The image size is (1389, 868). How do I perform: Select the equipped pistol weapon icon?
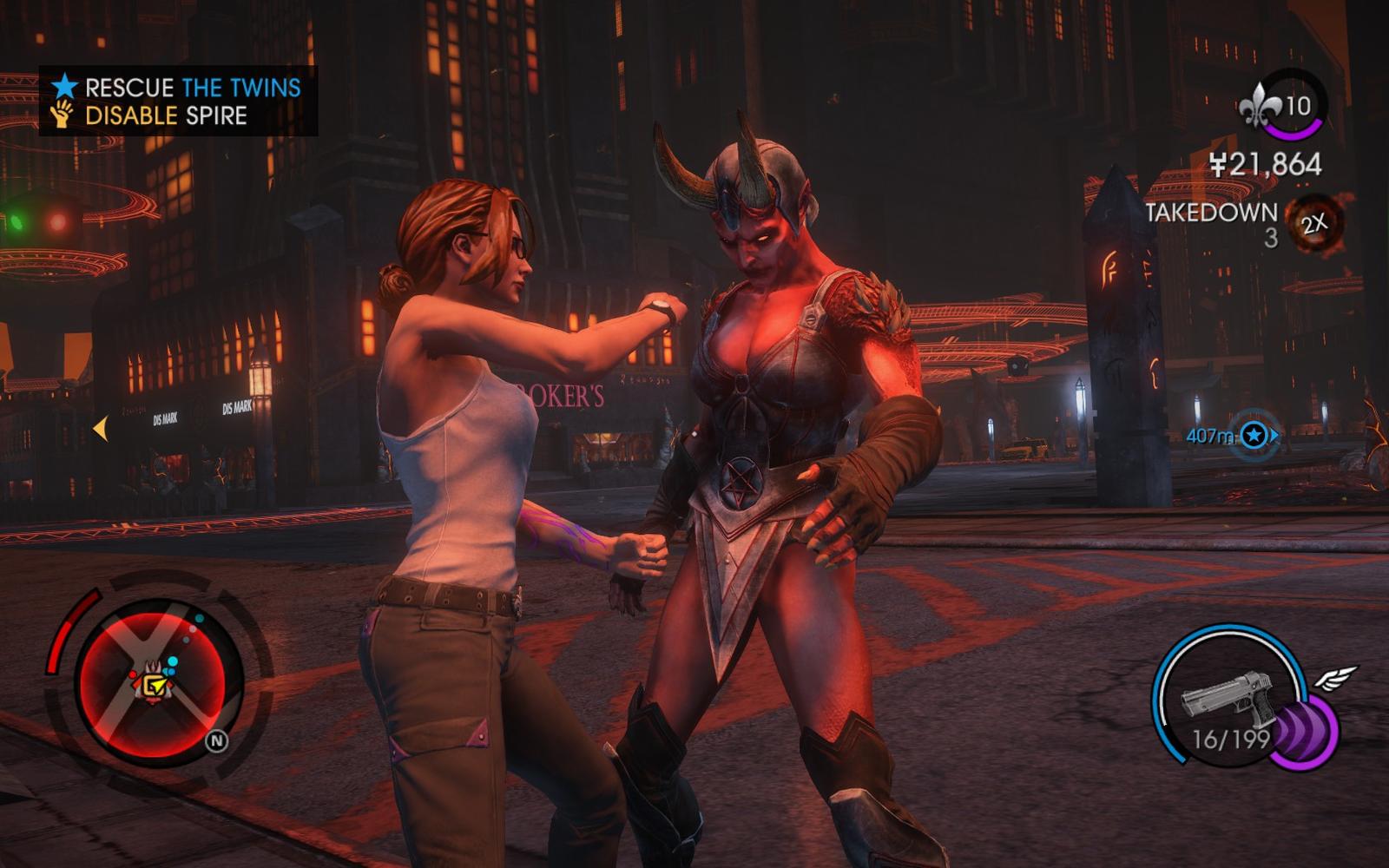(1227, 695)
